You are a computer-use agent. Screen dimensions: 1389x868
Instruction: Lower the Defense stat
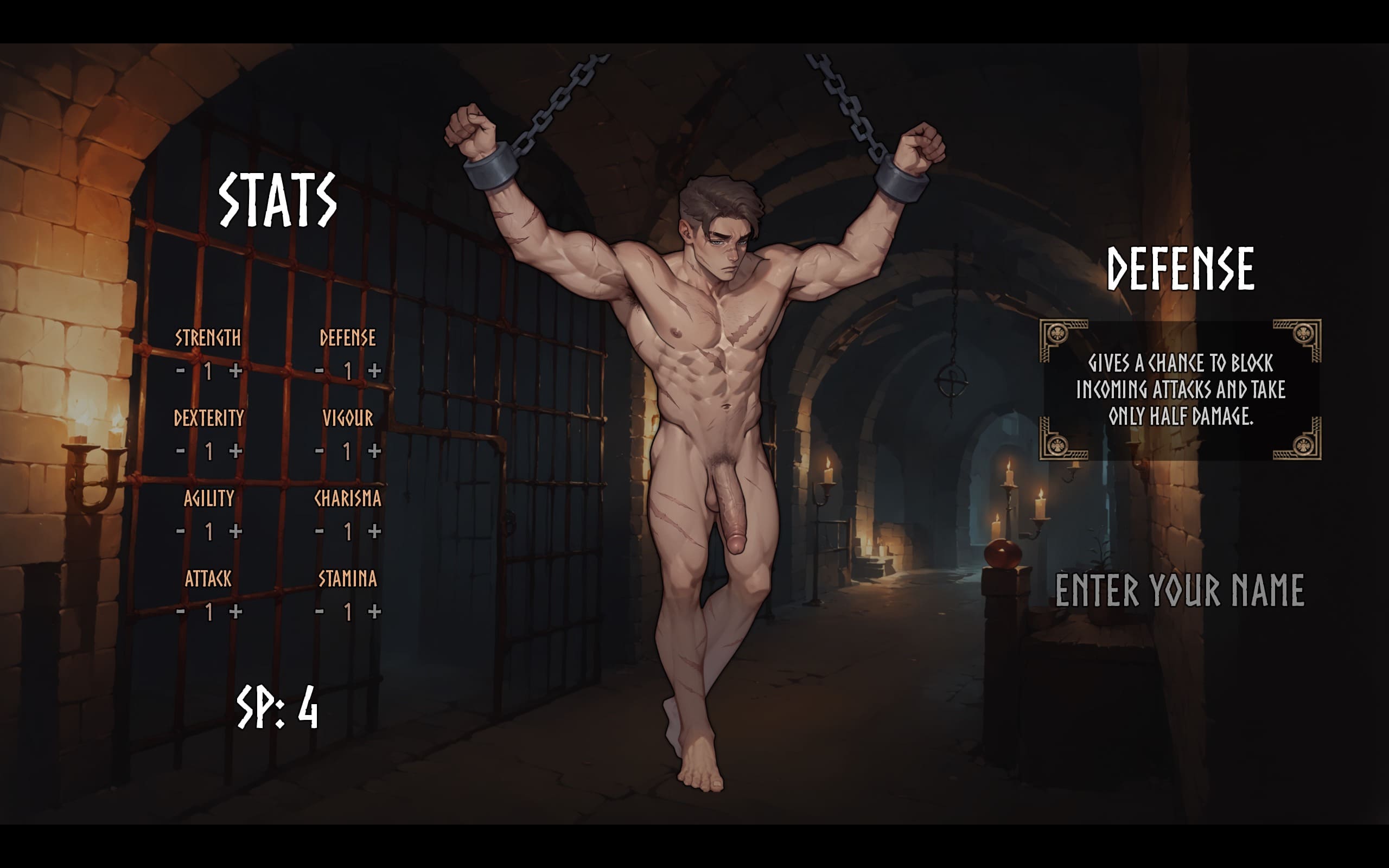pos(320,371)
